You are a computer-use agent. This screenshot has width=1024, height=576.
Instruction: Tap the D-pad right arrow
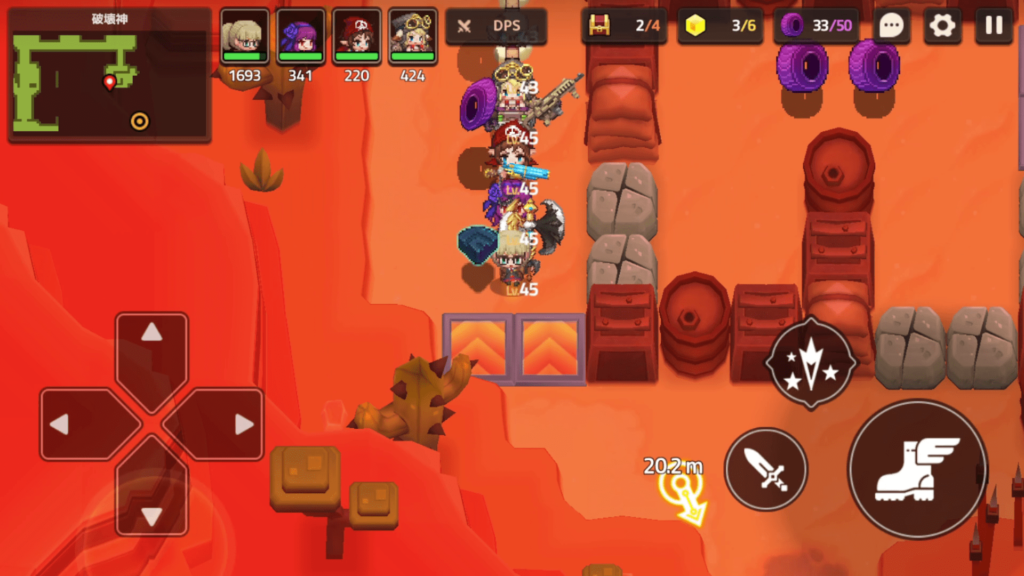[x=229, y=424]
